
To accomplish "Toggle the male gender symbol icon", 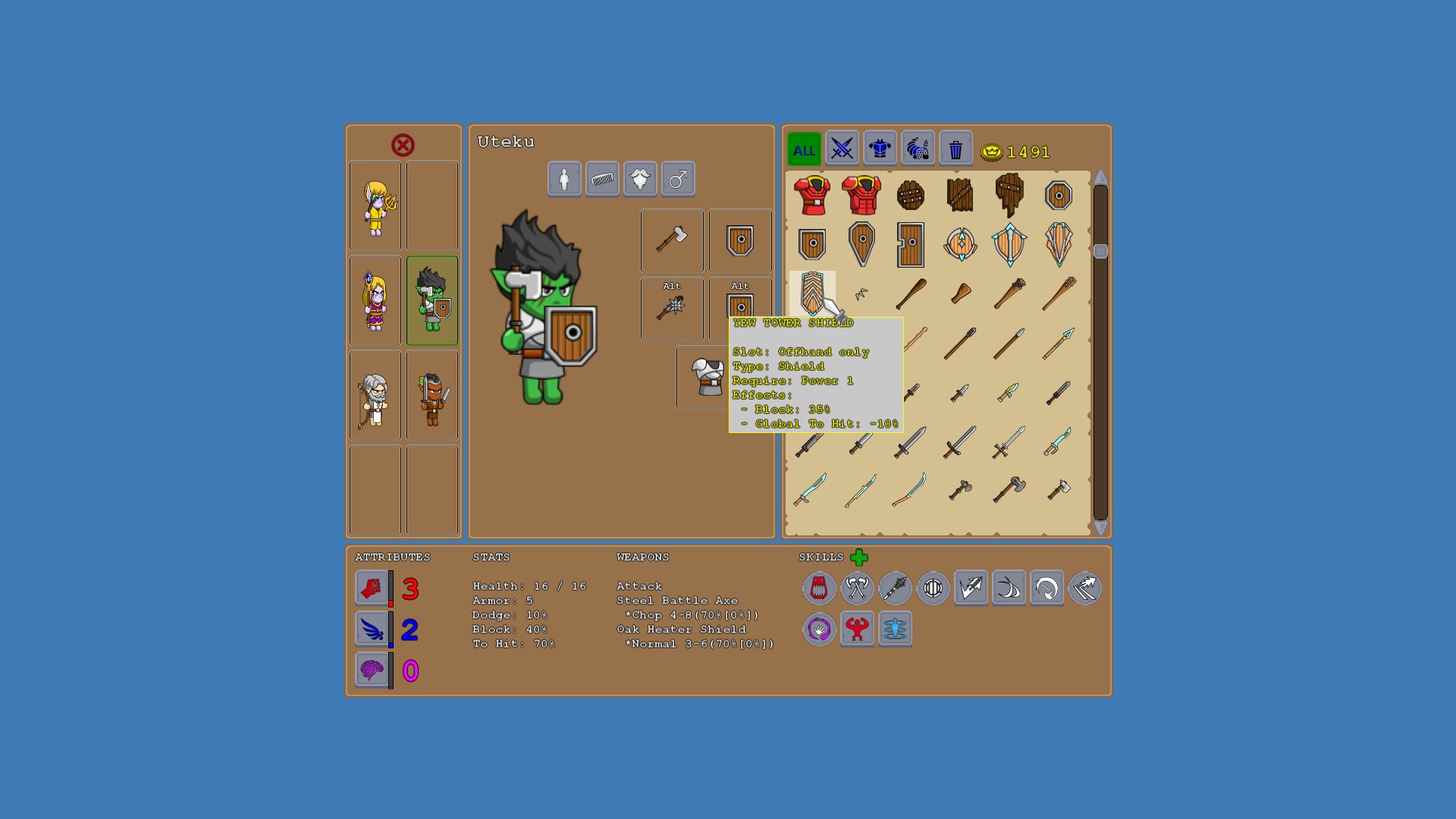I will coord(678,178).
